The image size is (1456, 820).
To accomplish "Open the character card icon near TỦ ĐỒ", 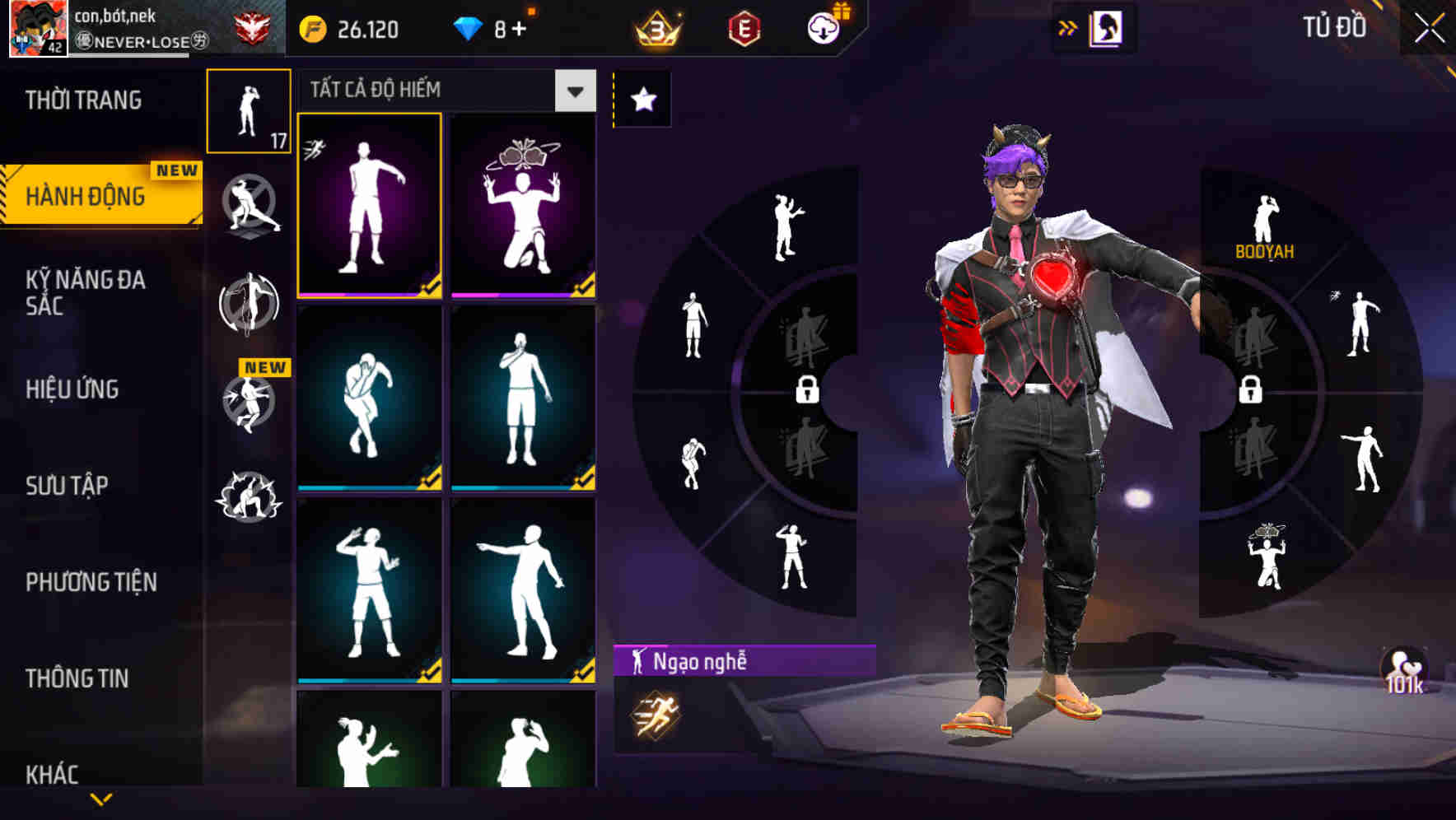I will coord(1108,27).
